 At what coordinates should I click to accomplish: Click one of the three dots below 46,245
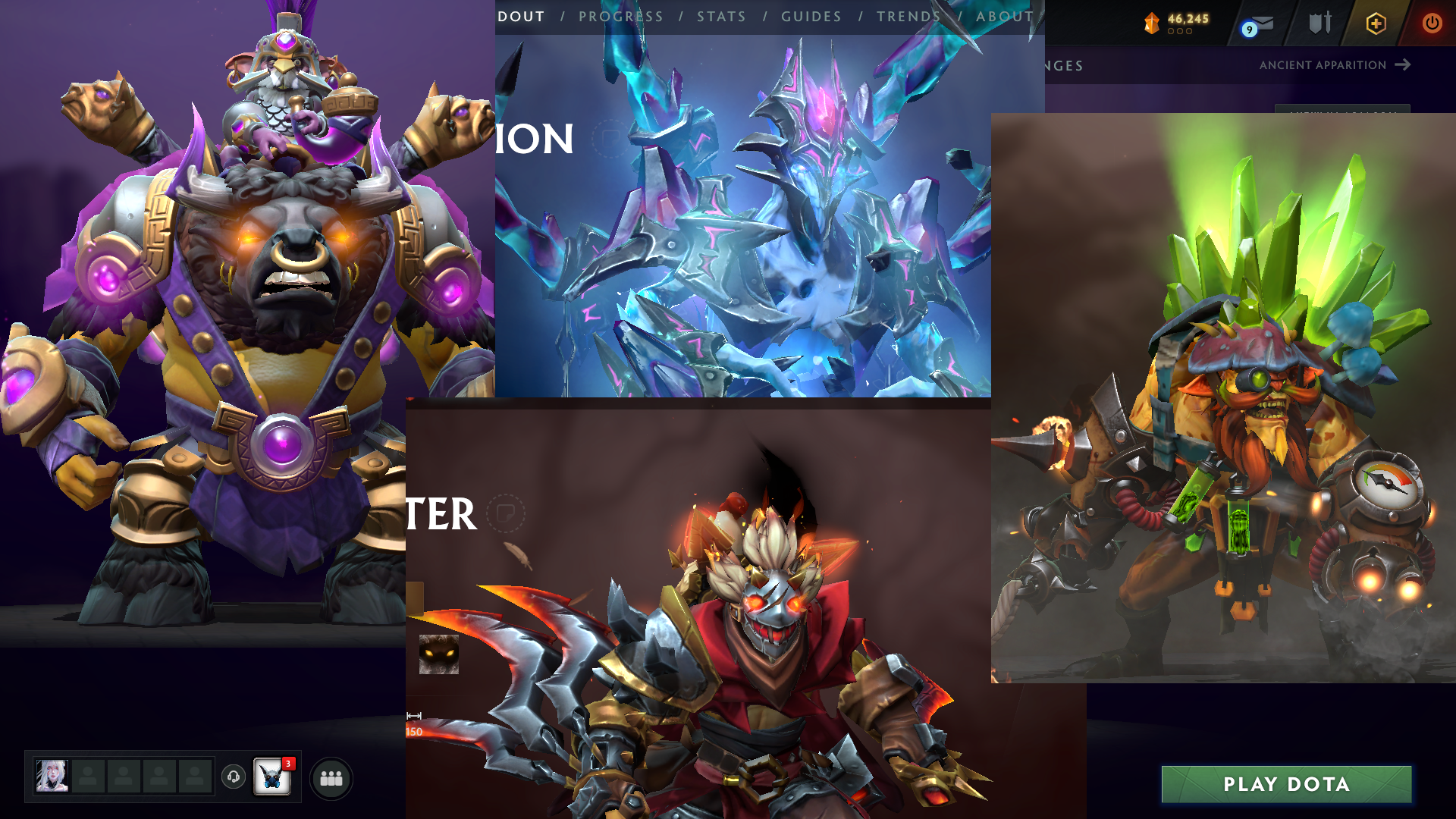pyautogui.click(x=1181, y=32)
